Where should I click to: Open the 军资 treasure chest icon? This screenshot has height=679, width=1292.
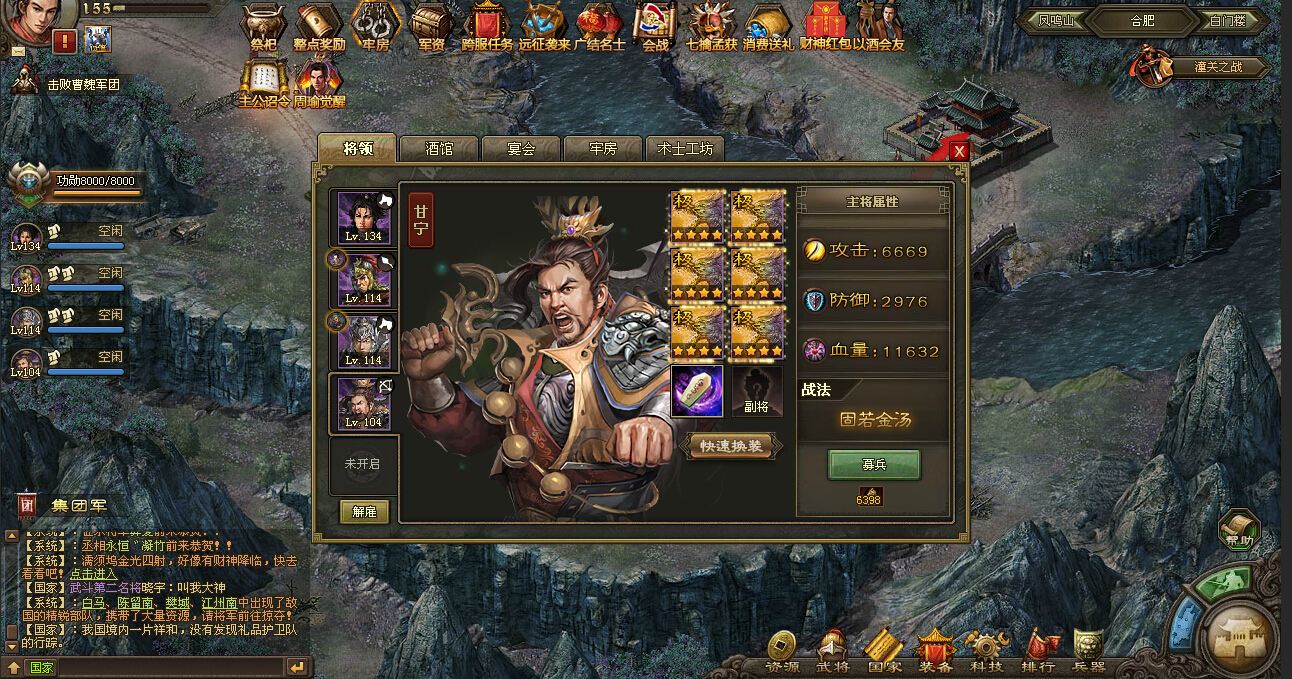tap(431, 27)
